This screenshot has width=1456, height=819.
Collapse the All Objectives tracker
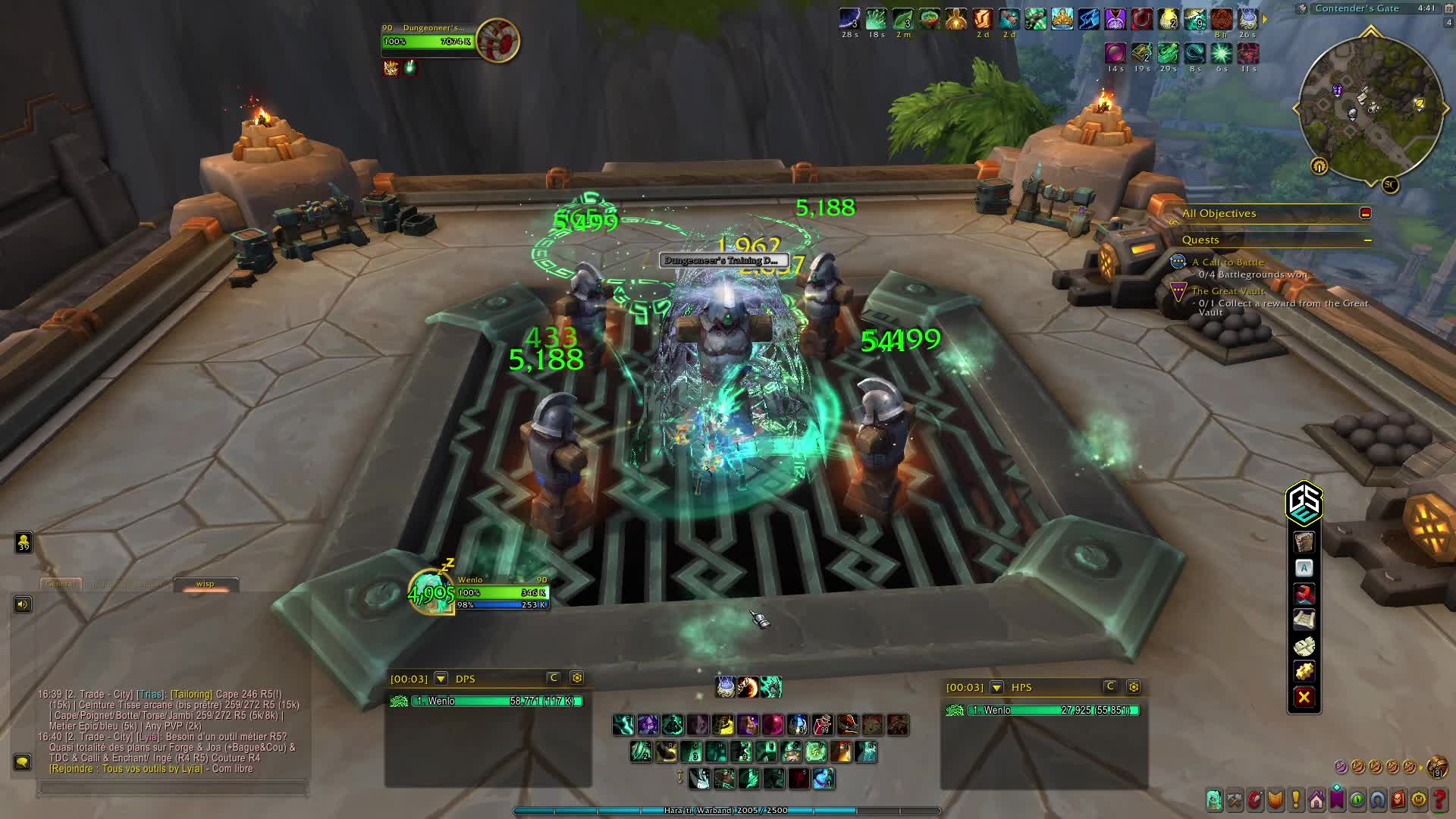[1365, 213]
